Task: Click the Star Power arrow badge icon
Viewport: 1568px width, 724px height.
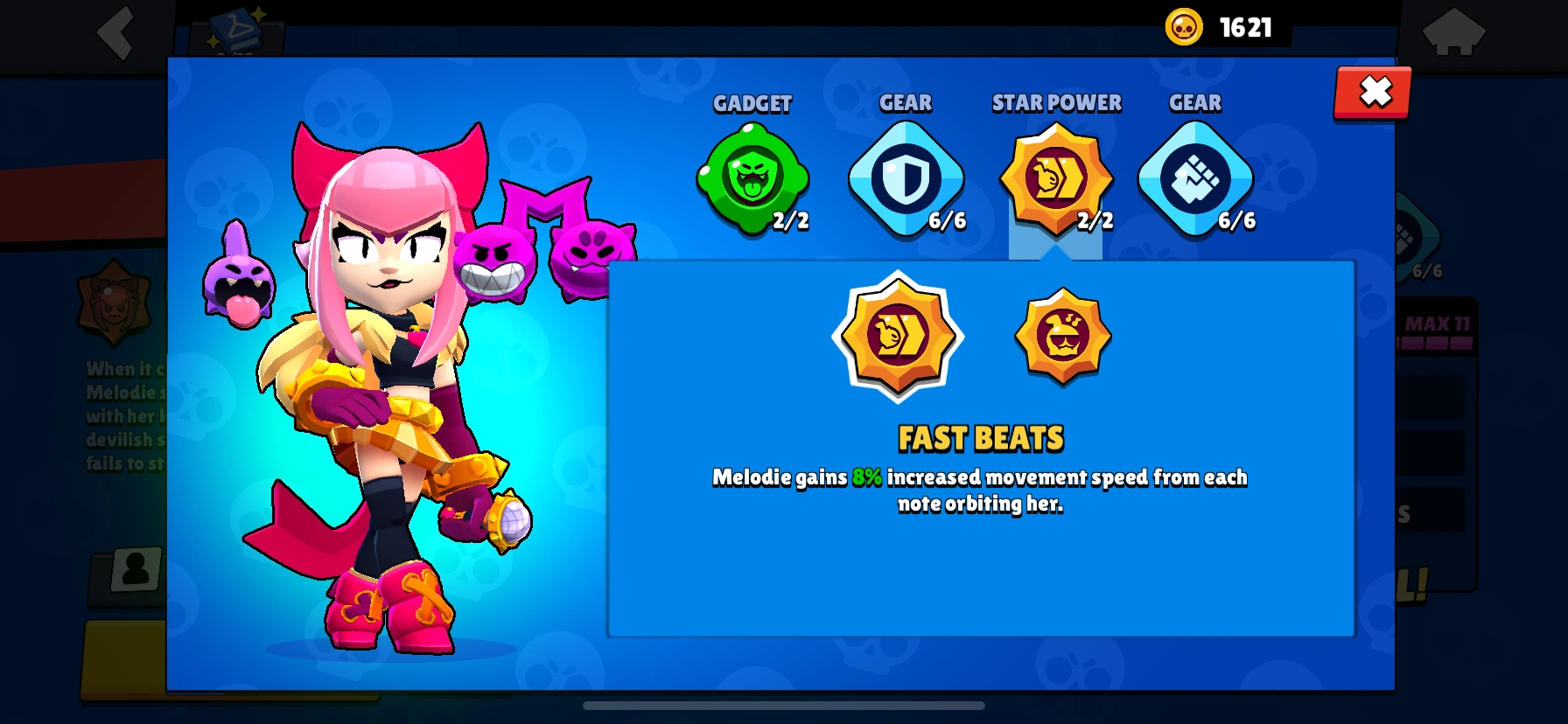Action: 1057,179
